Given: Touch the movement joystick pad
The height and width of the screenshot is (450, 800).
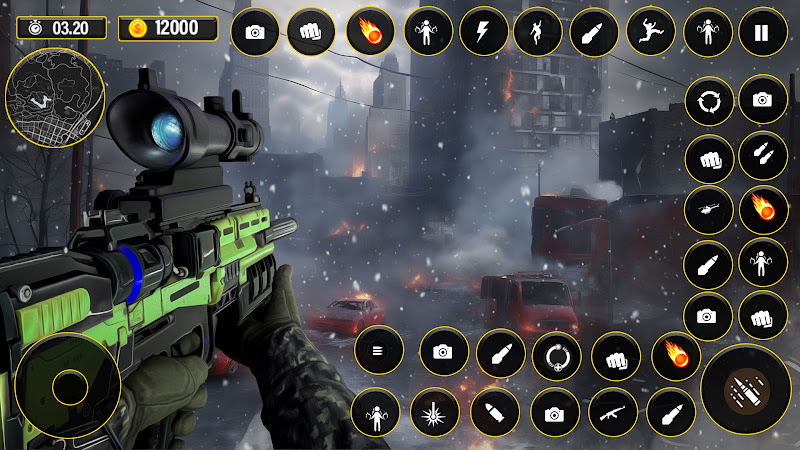Looking at the screenshot, I should [x=70, y=386].
